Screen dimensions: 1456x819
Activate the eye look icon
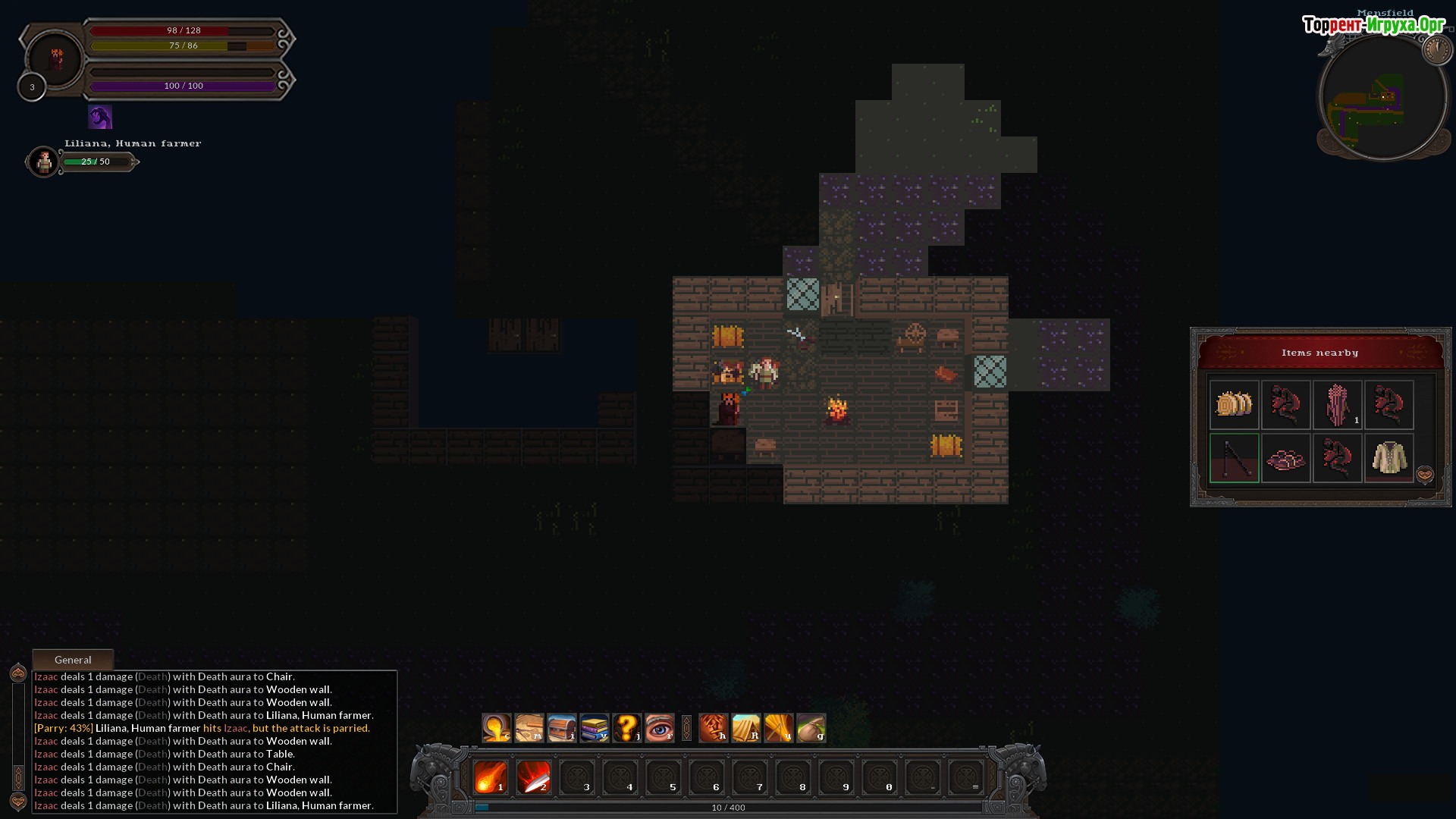pyautogui.click(x=660, y=728)
